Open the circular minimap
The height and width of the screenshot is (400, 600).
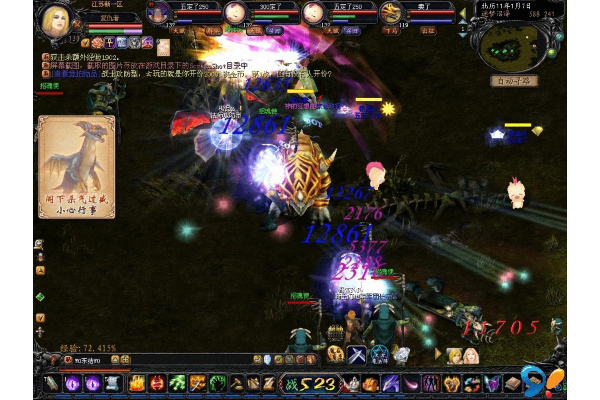508,43
